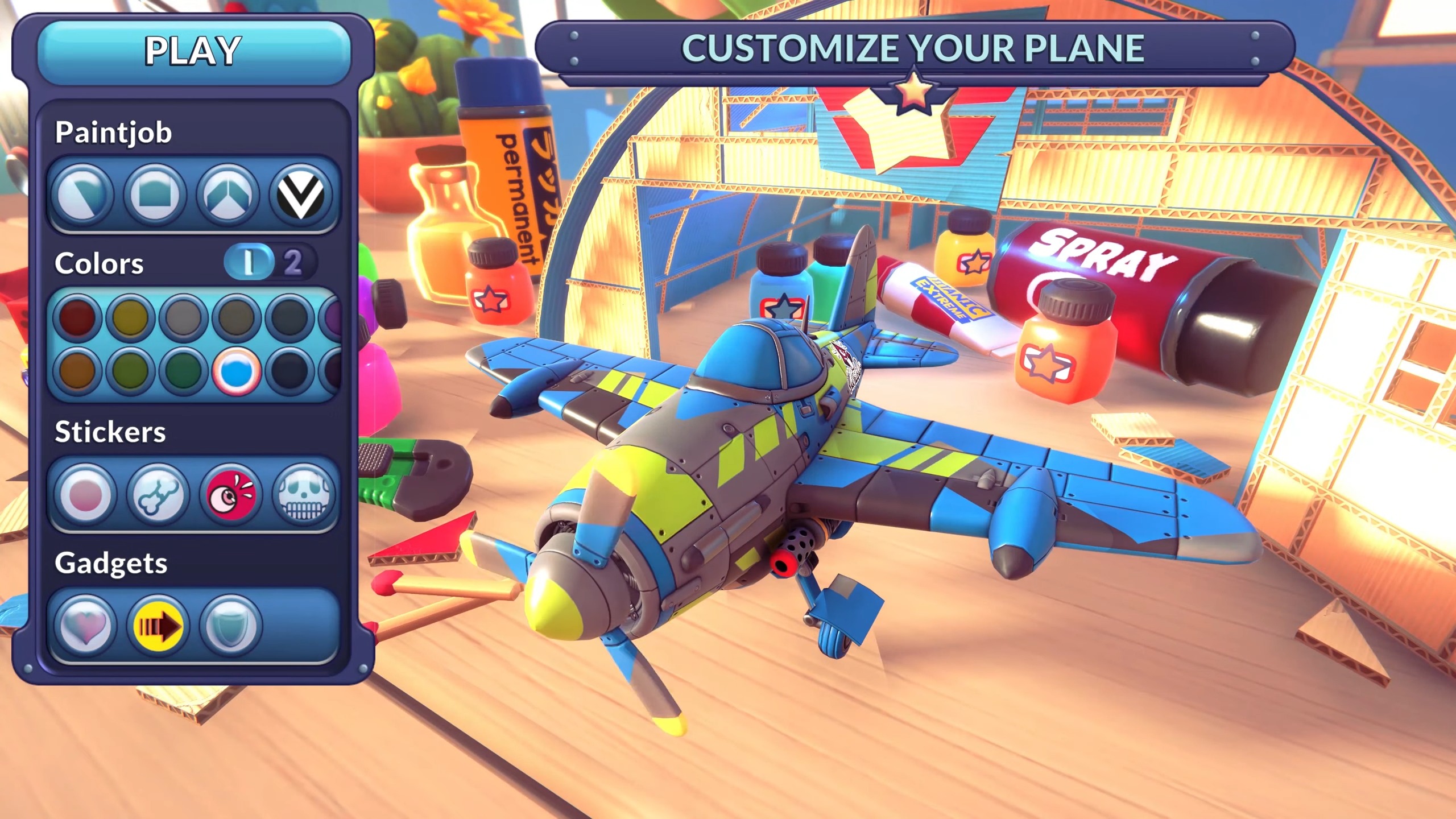Viewport: 1456px width, 819px height.
Task: Equip the heart gadget
Action: tap(85, 626)
